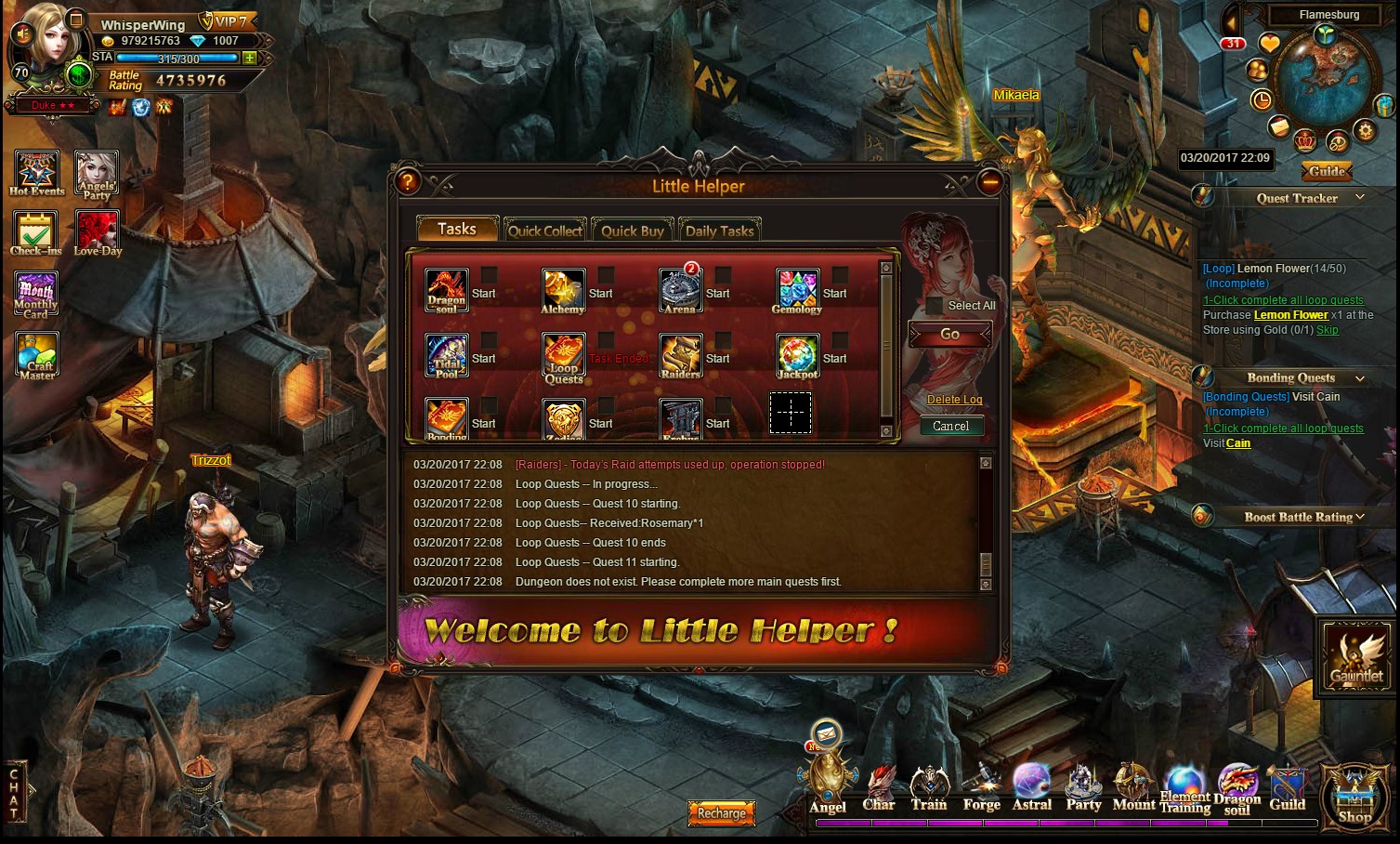Image resolution: width=1400 pixels, height=844 pixels.
Task: Open the Little Helper help question mark
Action: 407,182
